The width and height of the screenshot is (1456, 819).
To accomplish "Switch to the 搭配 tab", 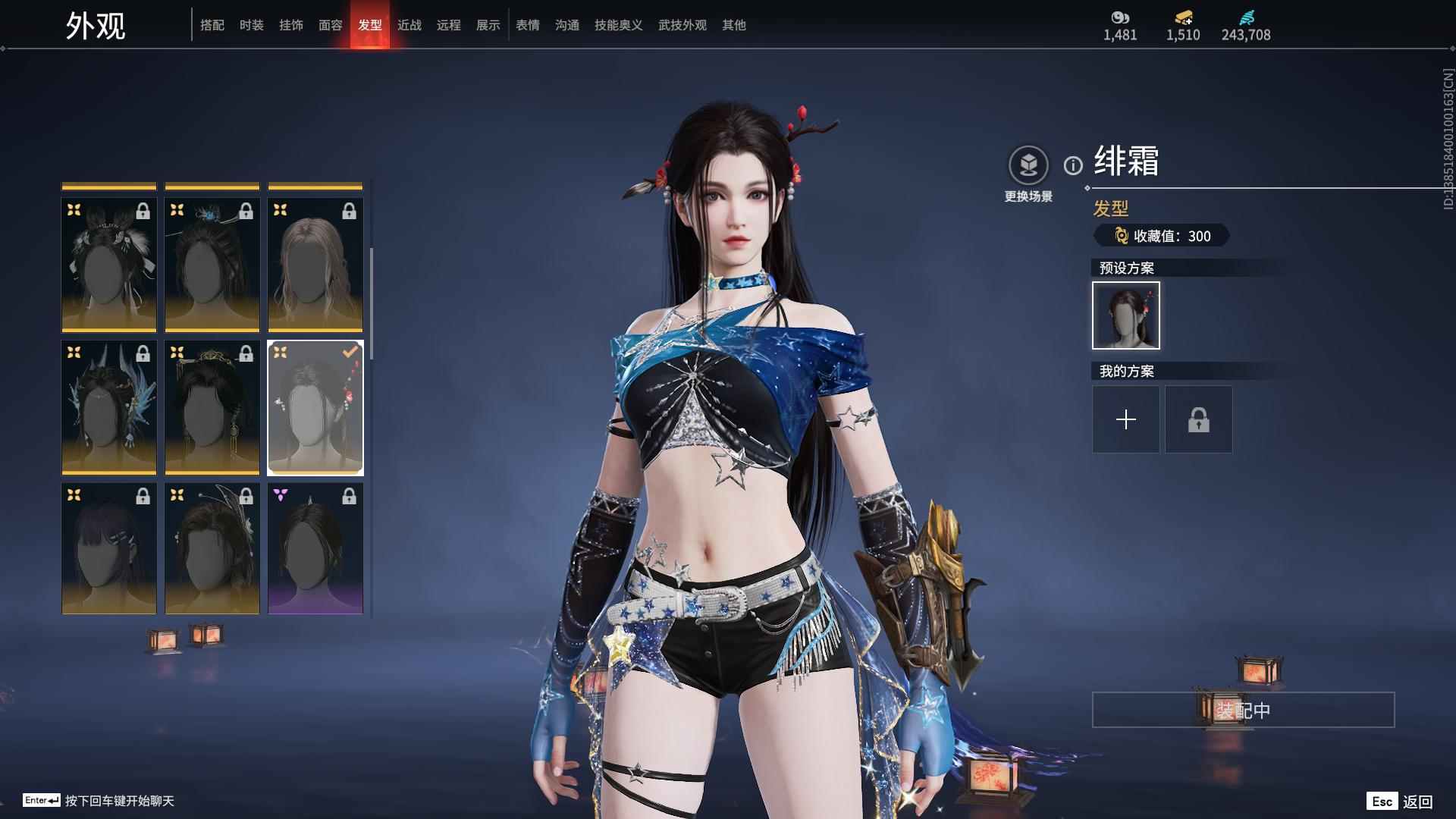I will 212,25.
